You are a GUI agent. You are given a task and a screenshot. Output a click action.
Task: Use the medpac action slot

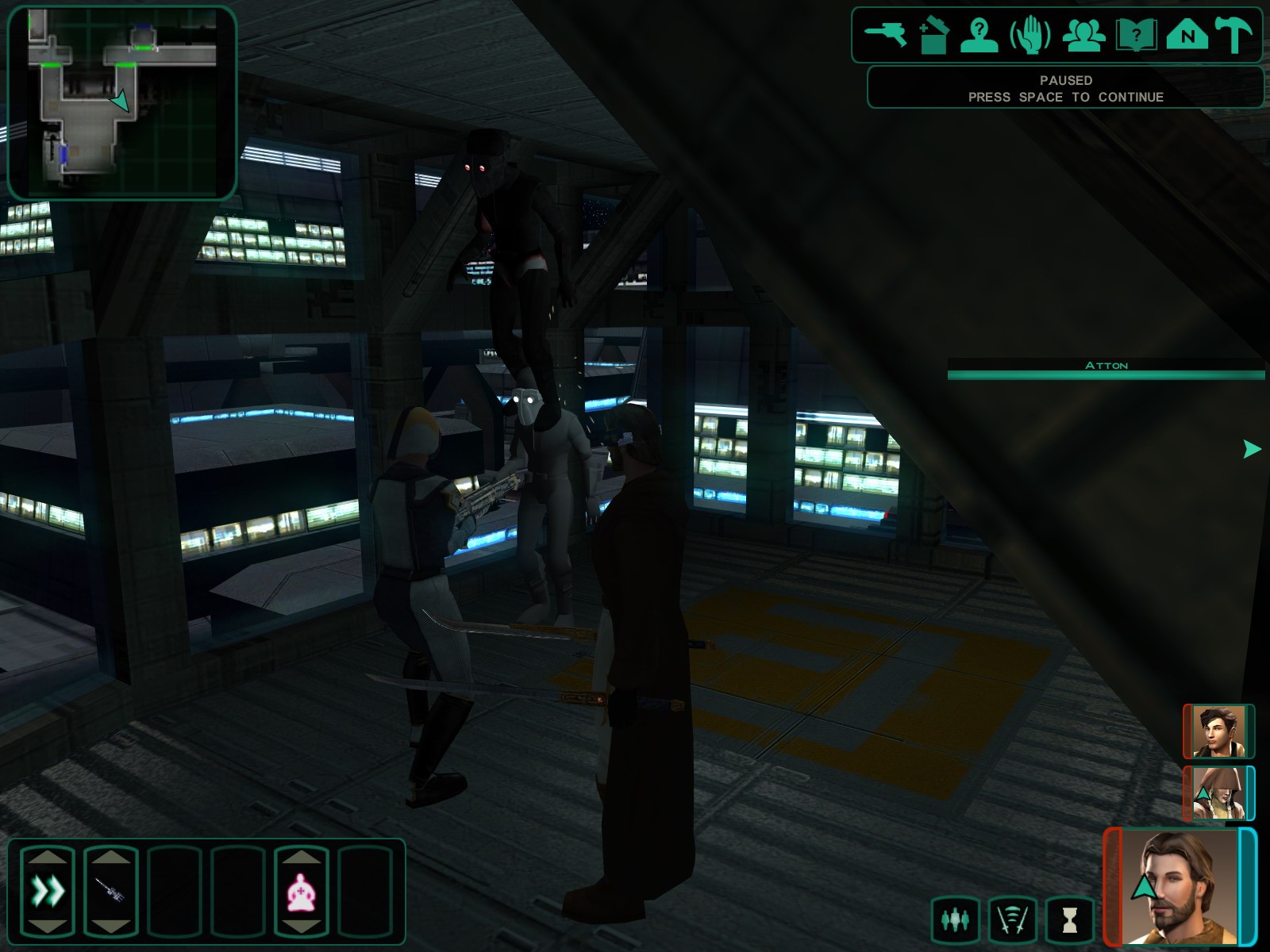pyautogui.click(x=302, y=892)
